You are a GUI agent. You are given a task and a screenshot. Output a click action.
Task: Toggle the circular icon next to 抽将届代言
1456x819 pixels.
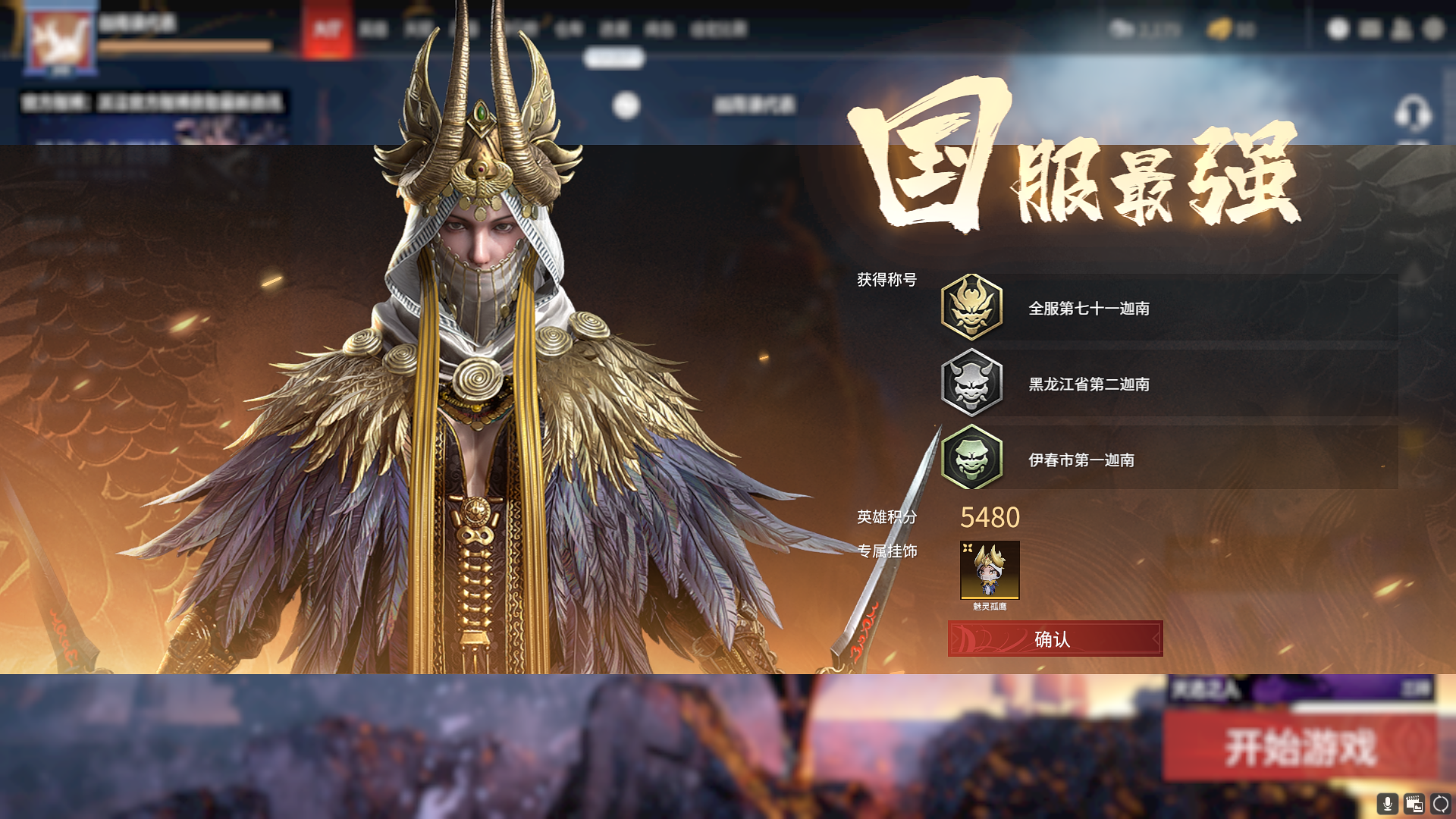tap(628, 105)
